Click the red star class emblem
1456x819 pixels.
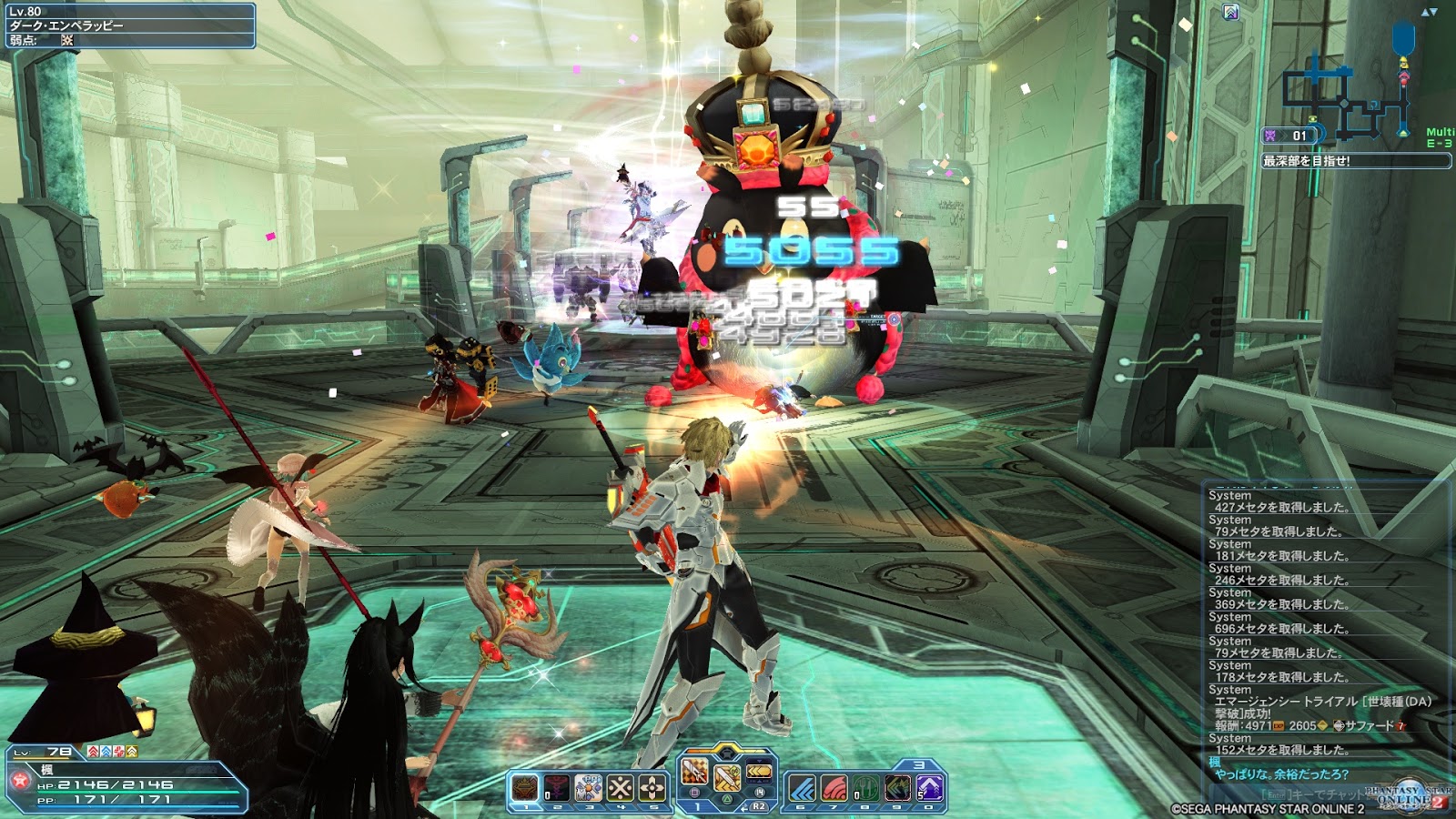pyautogui.click(x=19, y=780)
